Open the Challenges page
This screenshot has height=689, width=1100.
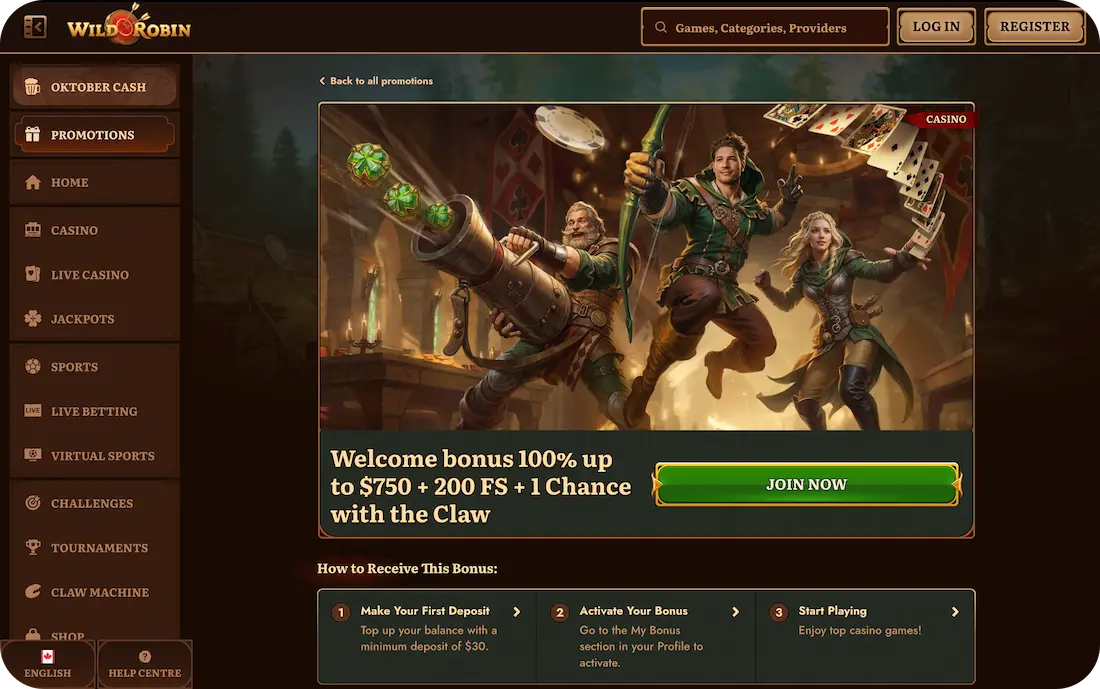tap(94, 504)
